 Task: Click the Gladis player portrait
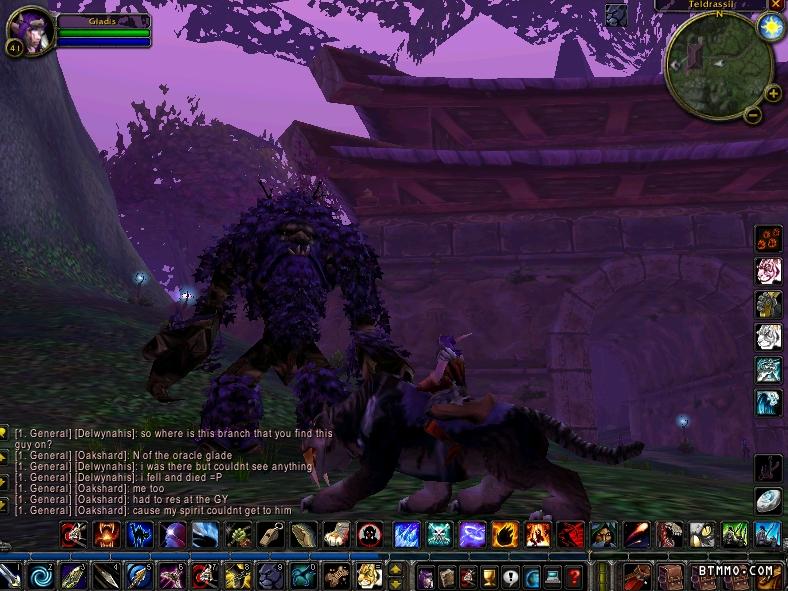[28, 30]
